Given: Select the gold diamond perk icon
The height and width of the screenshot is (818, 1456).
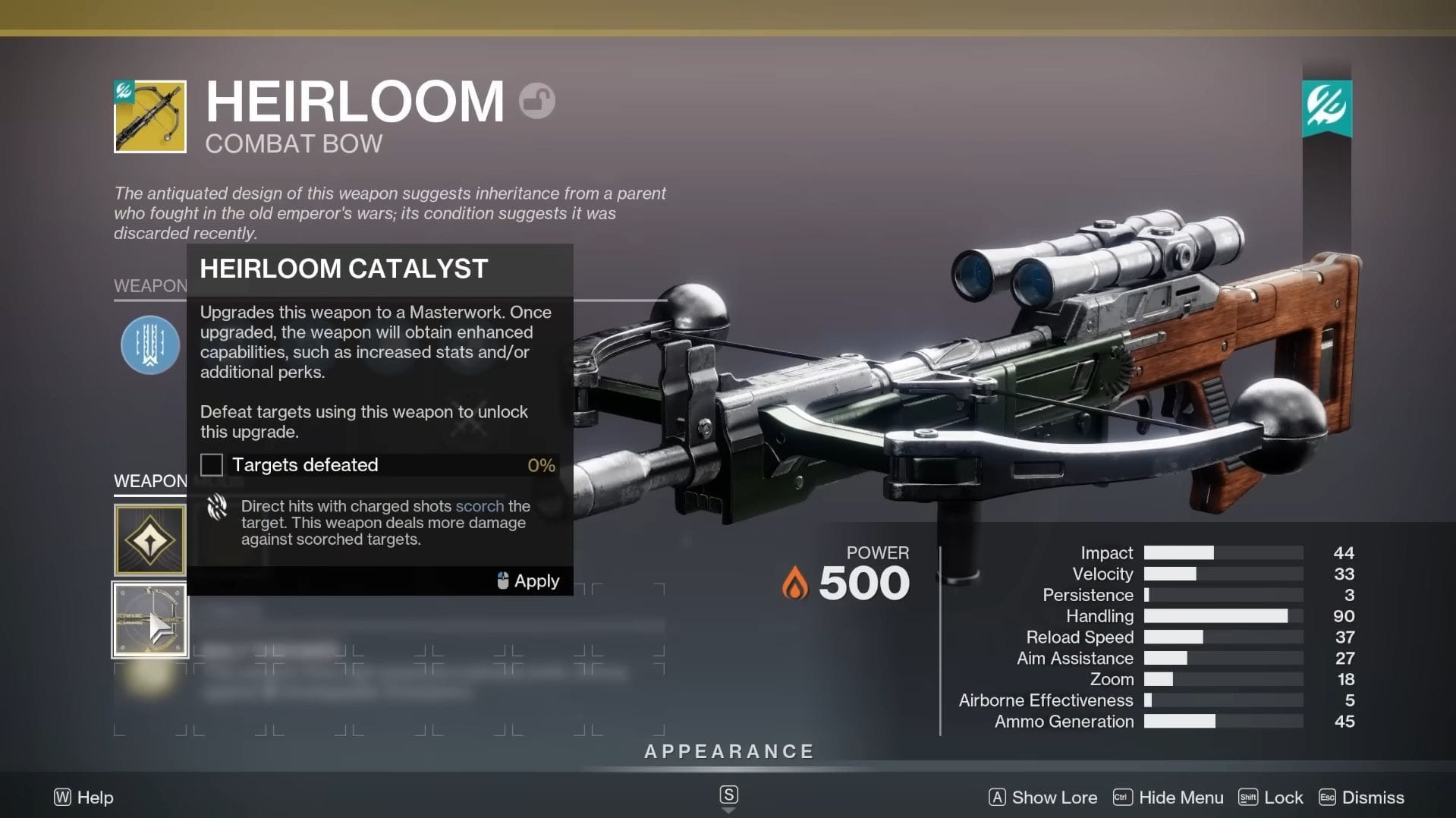Looking at the screenshot, I should 149,540.
